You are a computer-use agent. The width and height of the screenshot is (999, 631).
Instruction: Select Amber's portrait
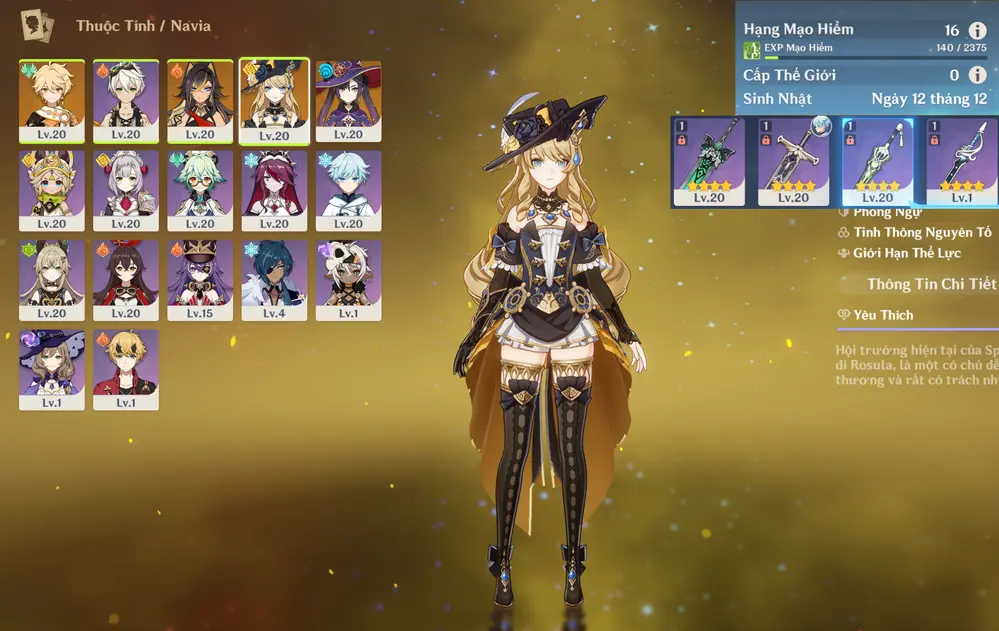tap(126, 279)
